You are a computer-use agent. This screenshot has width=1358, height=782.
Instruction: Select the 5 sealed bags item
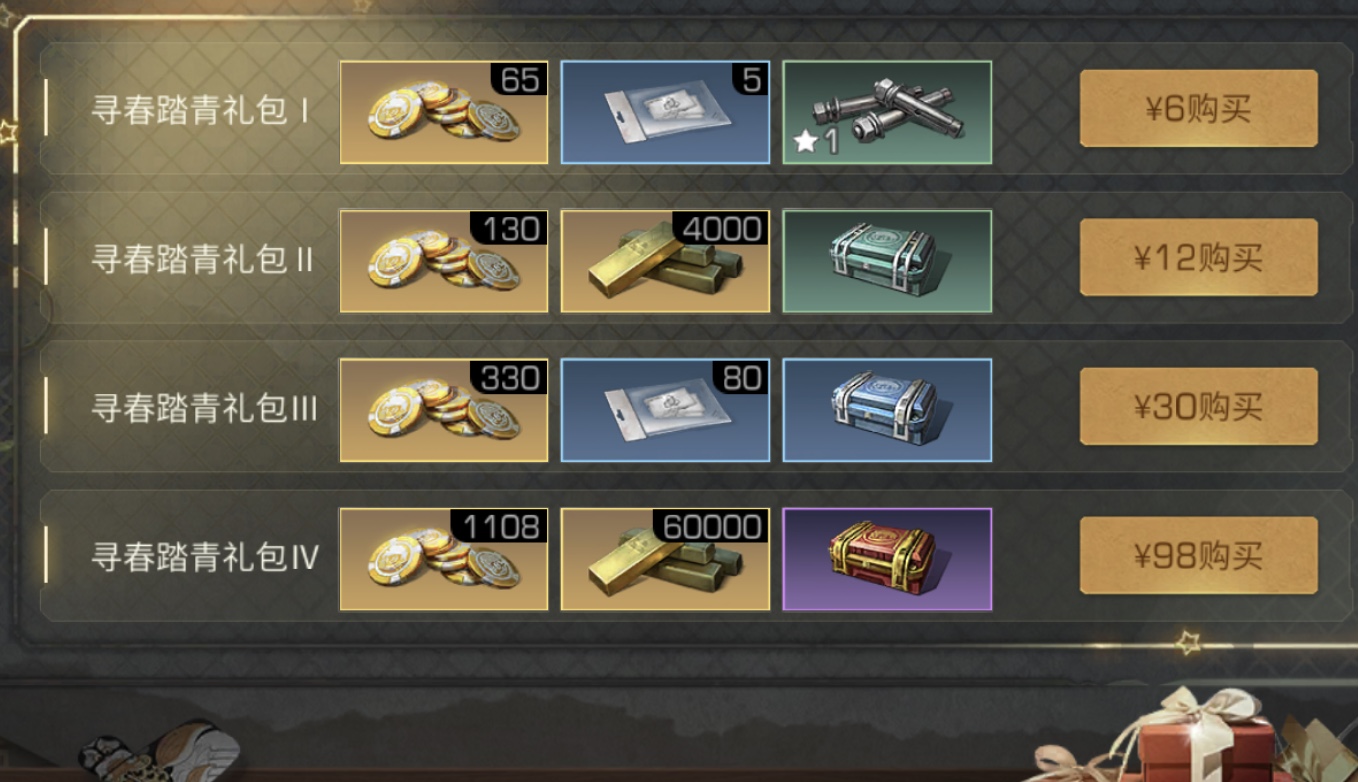(665, 112)
